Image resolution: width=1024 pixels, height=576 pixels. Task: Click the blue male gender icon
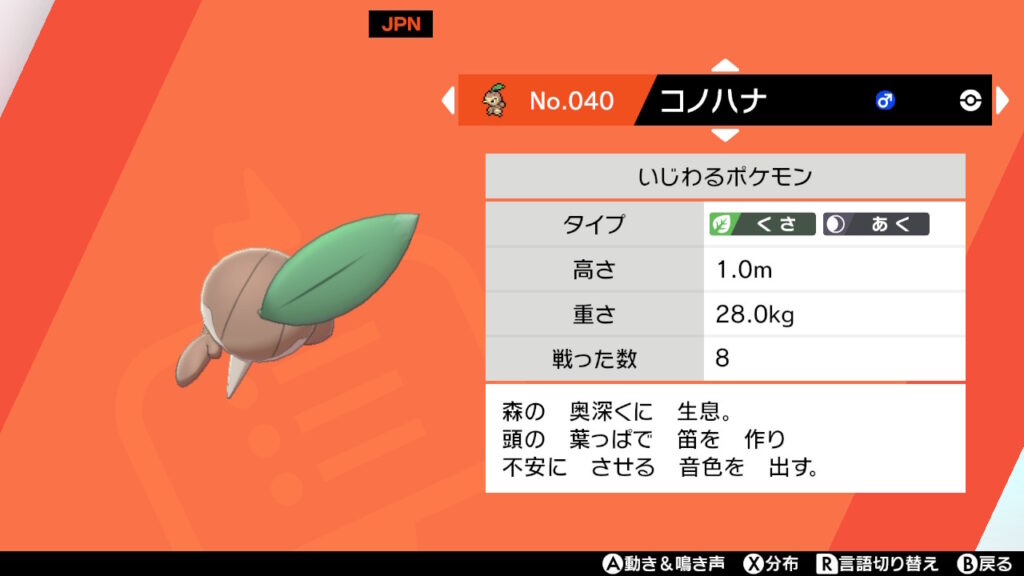pyautogui.click(x=885, y=100)
